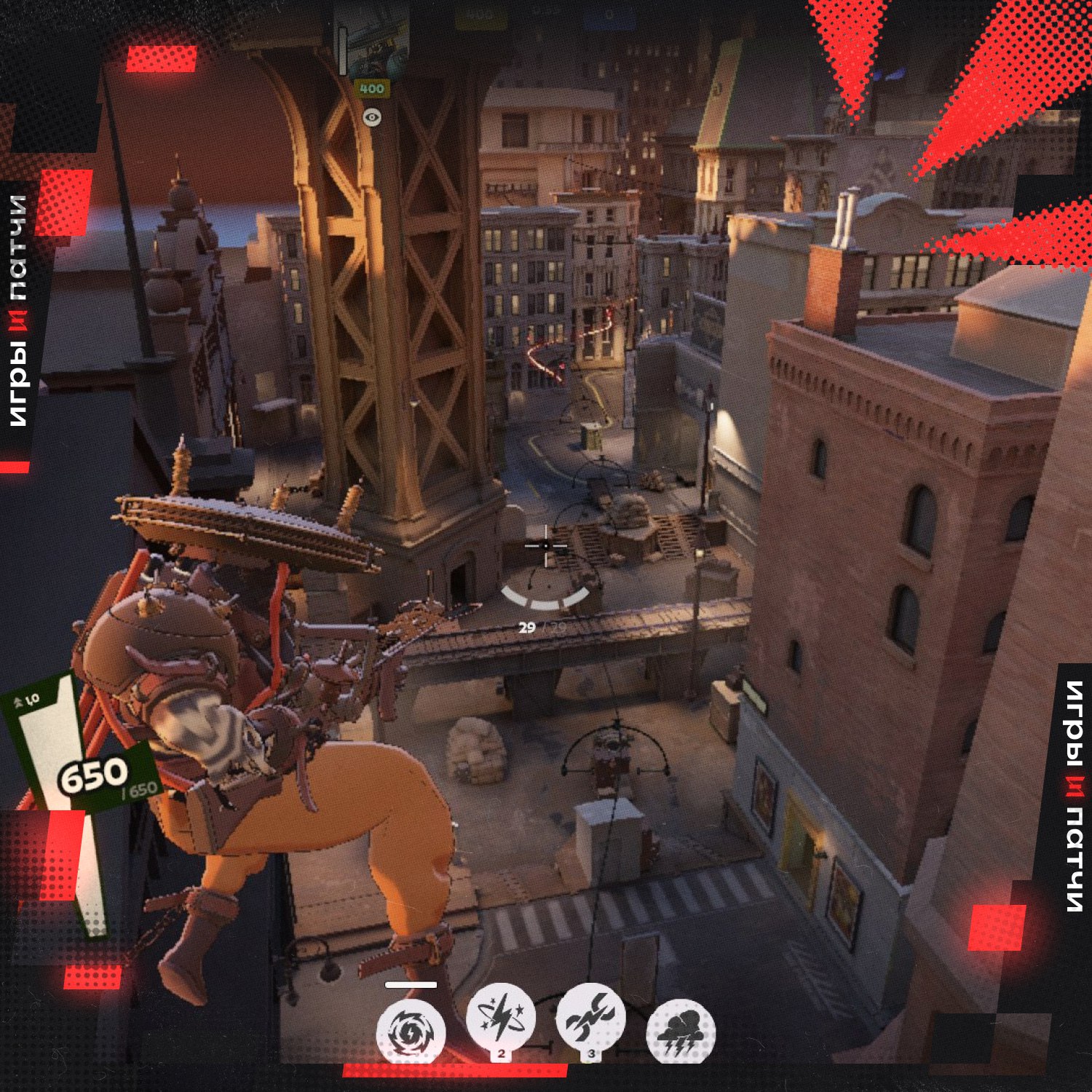This screenshot has width=1092, height=1092.
Task: Activate the electric vortex ability icon
Action: point(411,1032)
